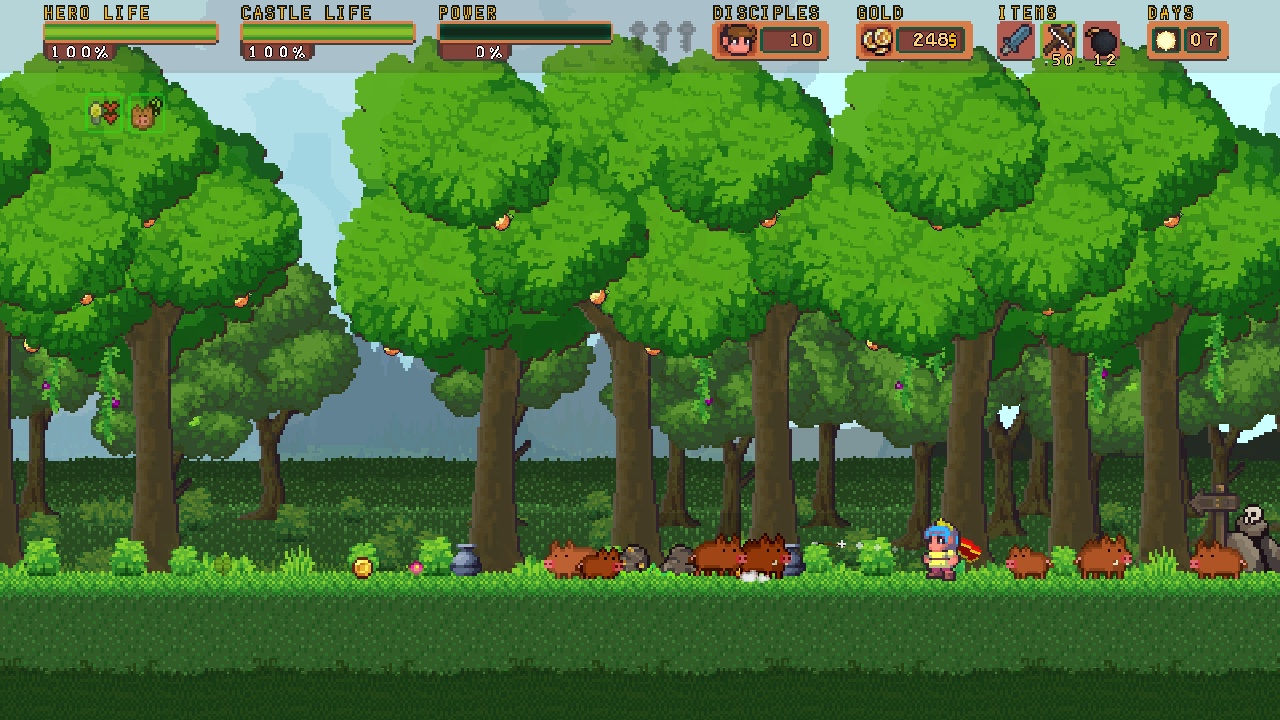Click the Hero Life progress bar
This screenshot has width=1280, height=720.
pyautogui.click(x=129, y=32)
